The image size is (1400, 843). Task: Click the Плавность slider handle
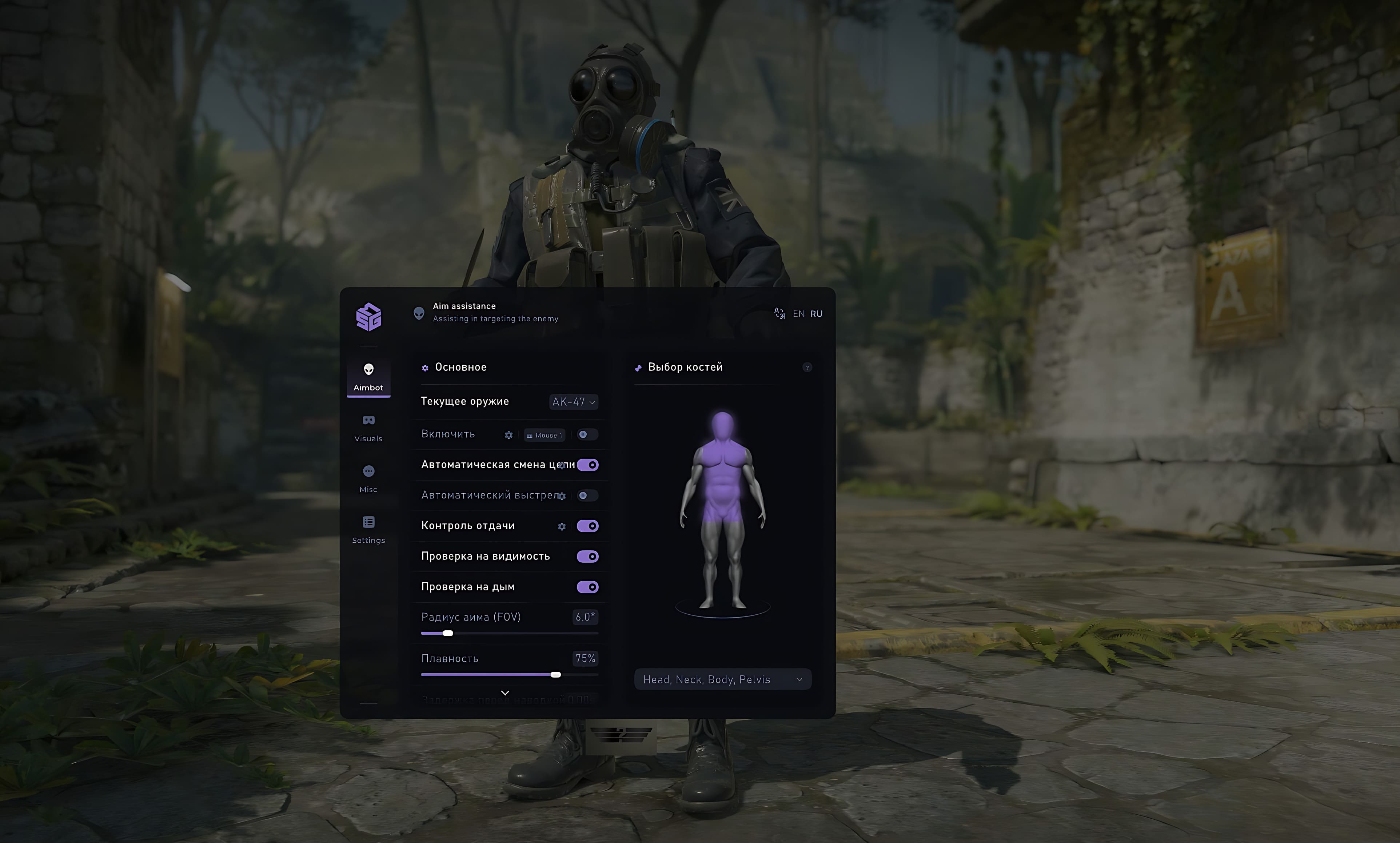coord(556,674)
